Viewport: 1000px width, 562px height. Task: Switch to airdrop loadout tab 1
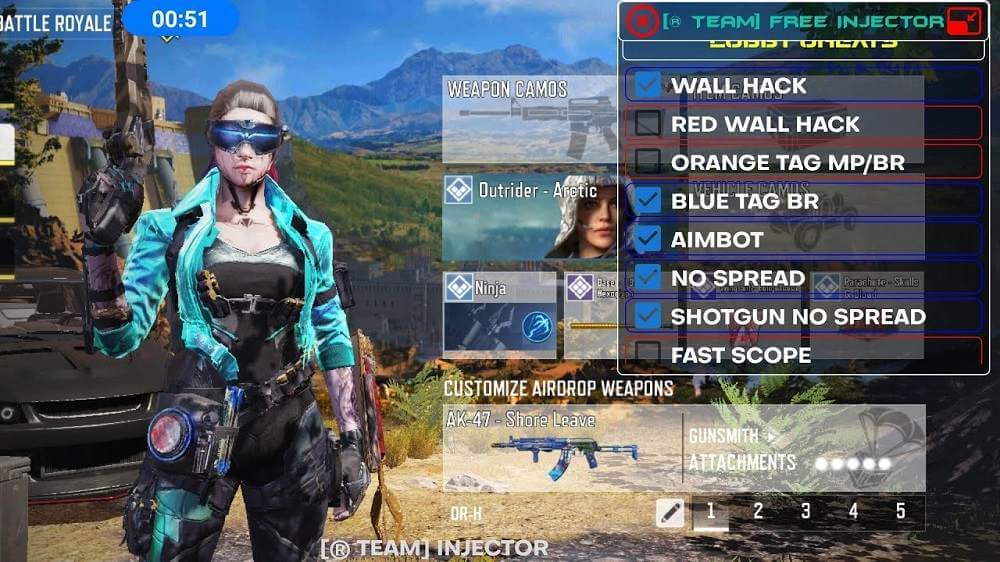click(711, 512)
